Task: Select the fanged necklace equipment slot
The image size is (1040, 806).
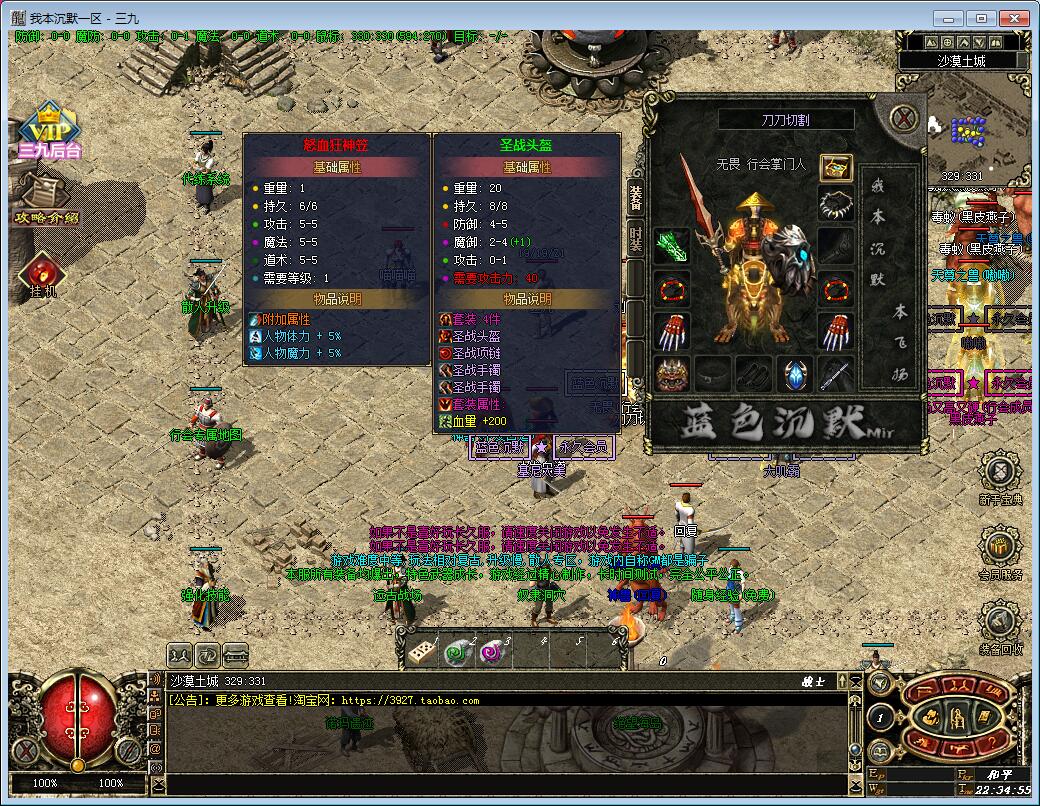Action: pos(836,205)
